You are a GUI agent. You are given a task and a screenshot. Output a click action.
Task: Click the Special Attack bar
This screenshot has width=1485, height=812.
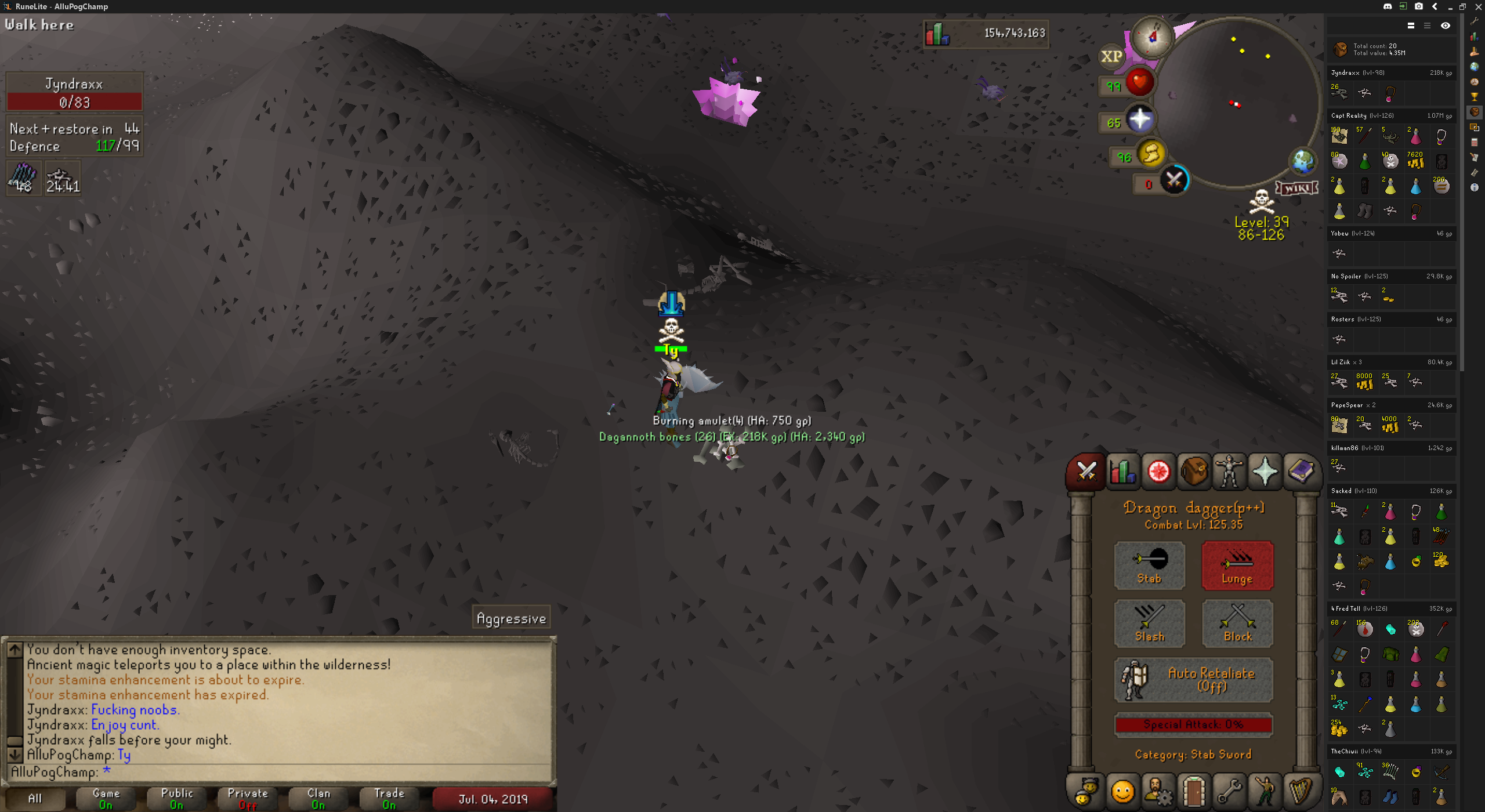[1193, 724]
